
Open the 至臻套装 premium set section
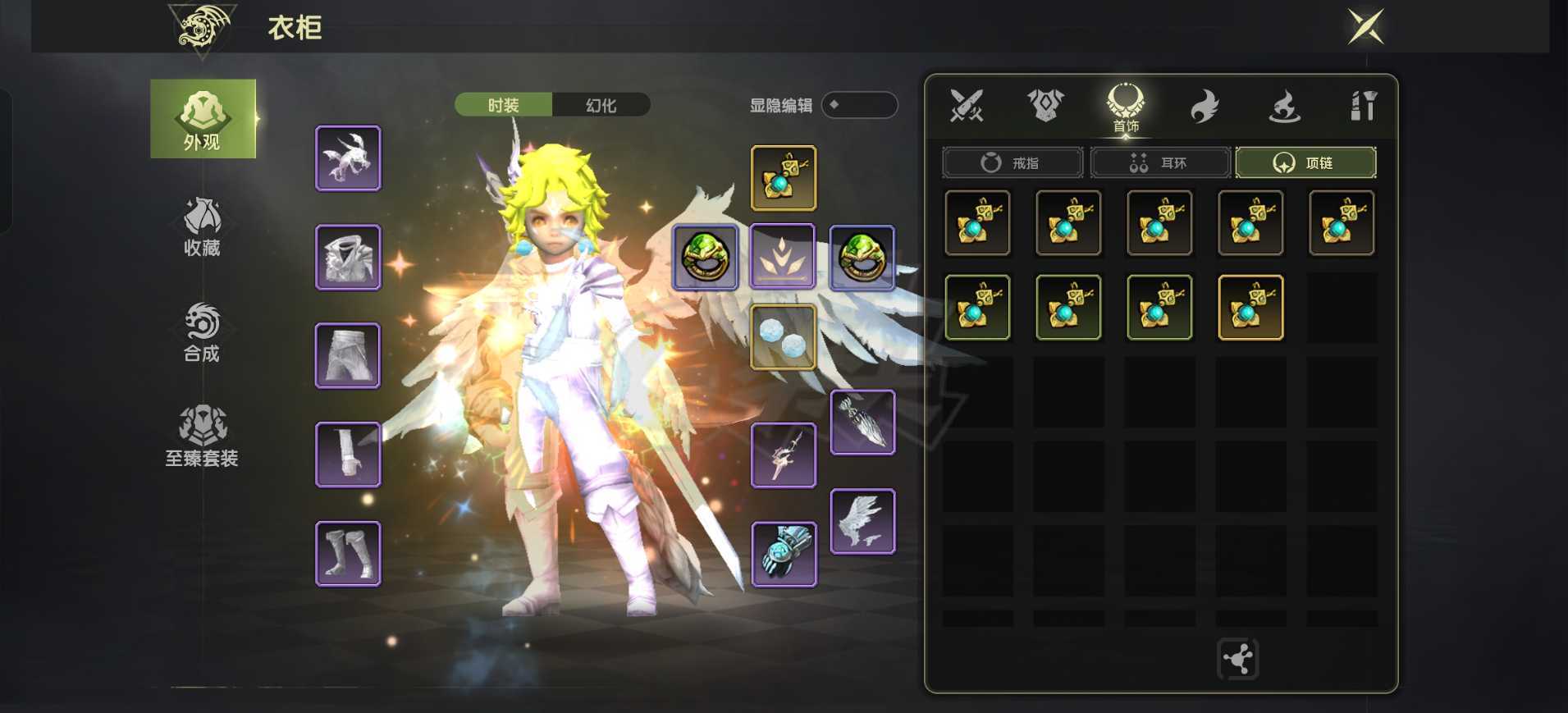pos(203,436)
